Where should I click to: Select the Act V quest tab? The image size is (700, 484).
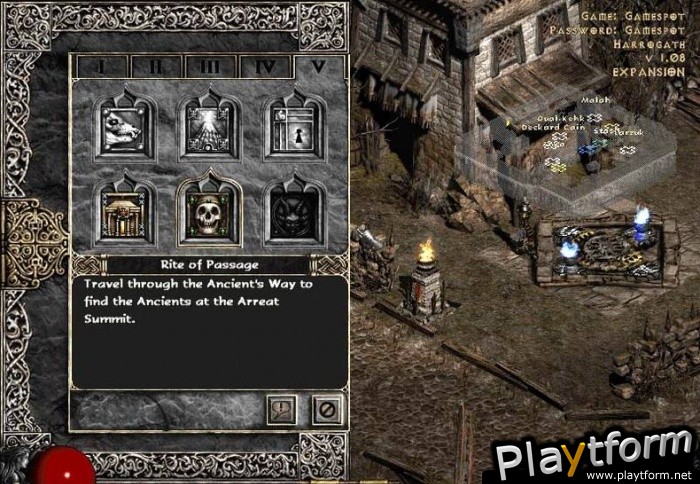tap(319, 67)
